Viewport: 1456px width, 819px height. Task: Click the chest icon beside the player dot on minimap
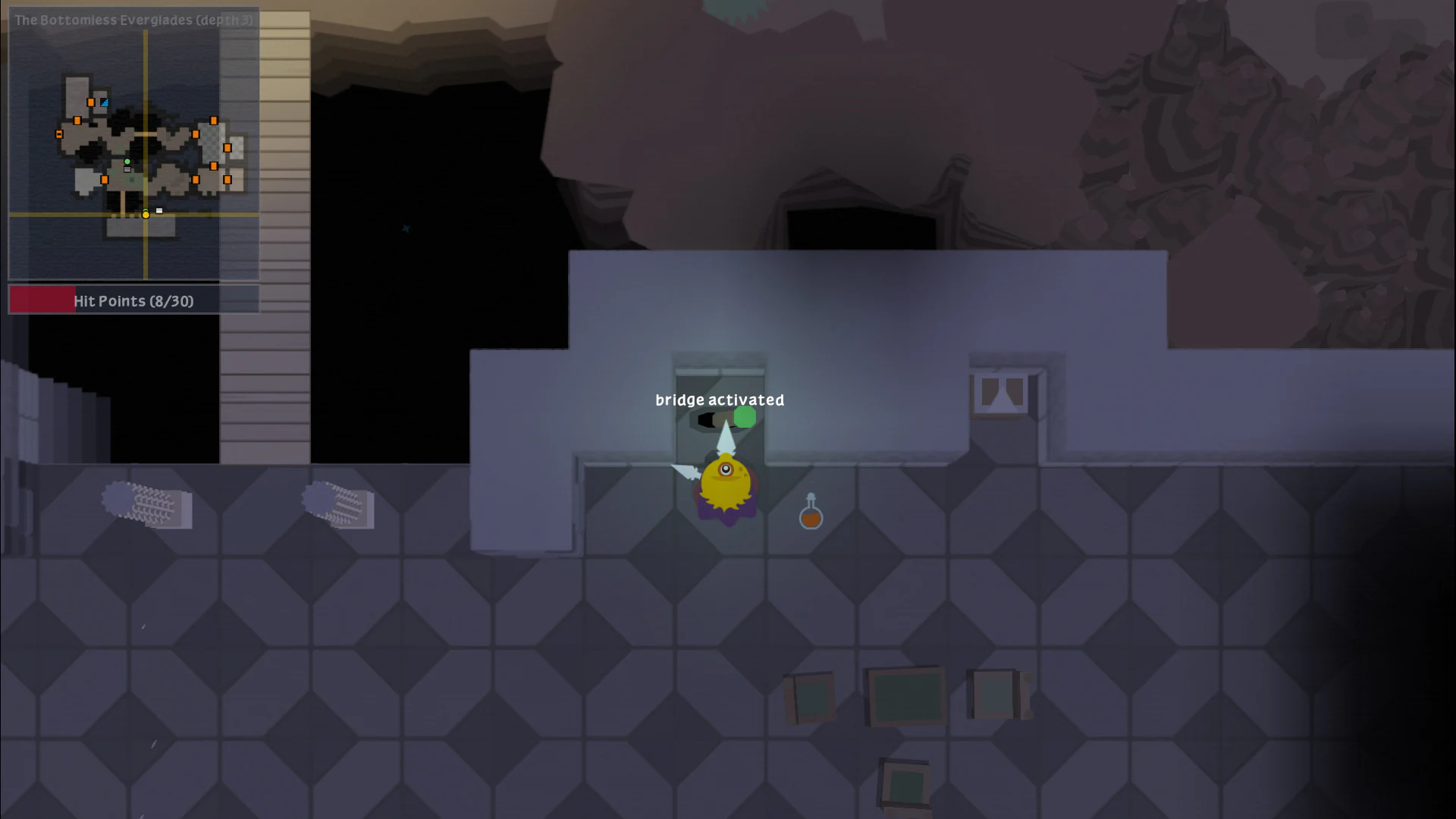[x=158, y=210]
